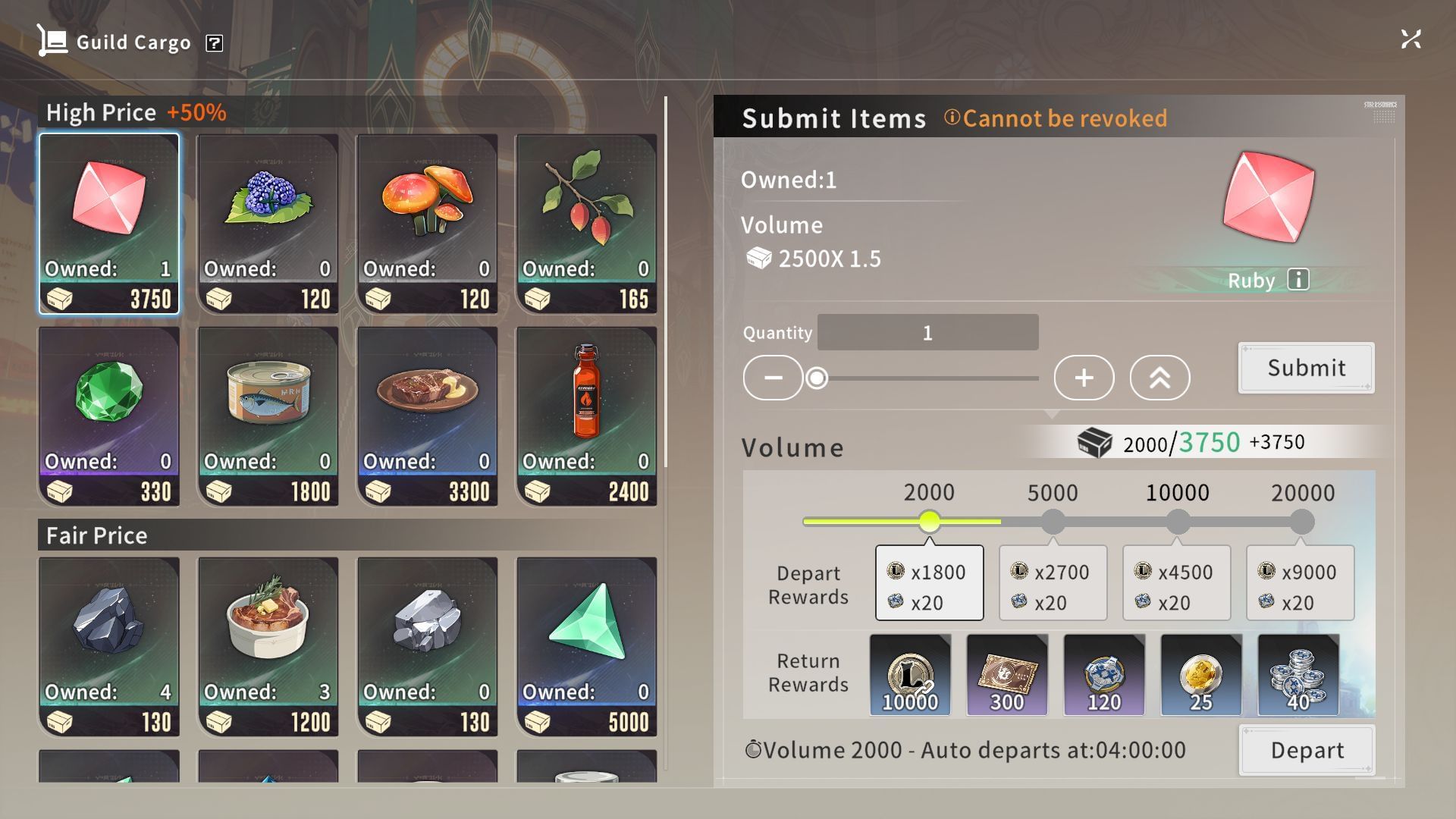Select the green crystal worth 5000
1456x819 pixels.
coord(587,647)
